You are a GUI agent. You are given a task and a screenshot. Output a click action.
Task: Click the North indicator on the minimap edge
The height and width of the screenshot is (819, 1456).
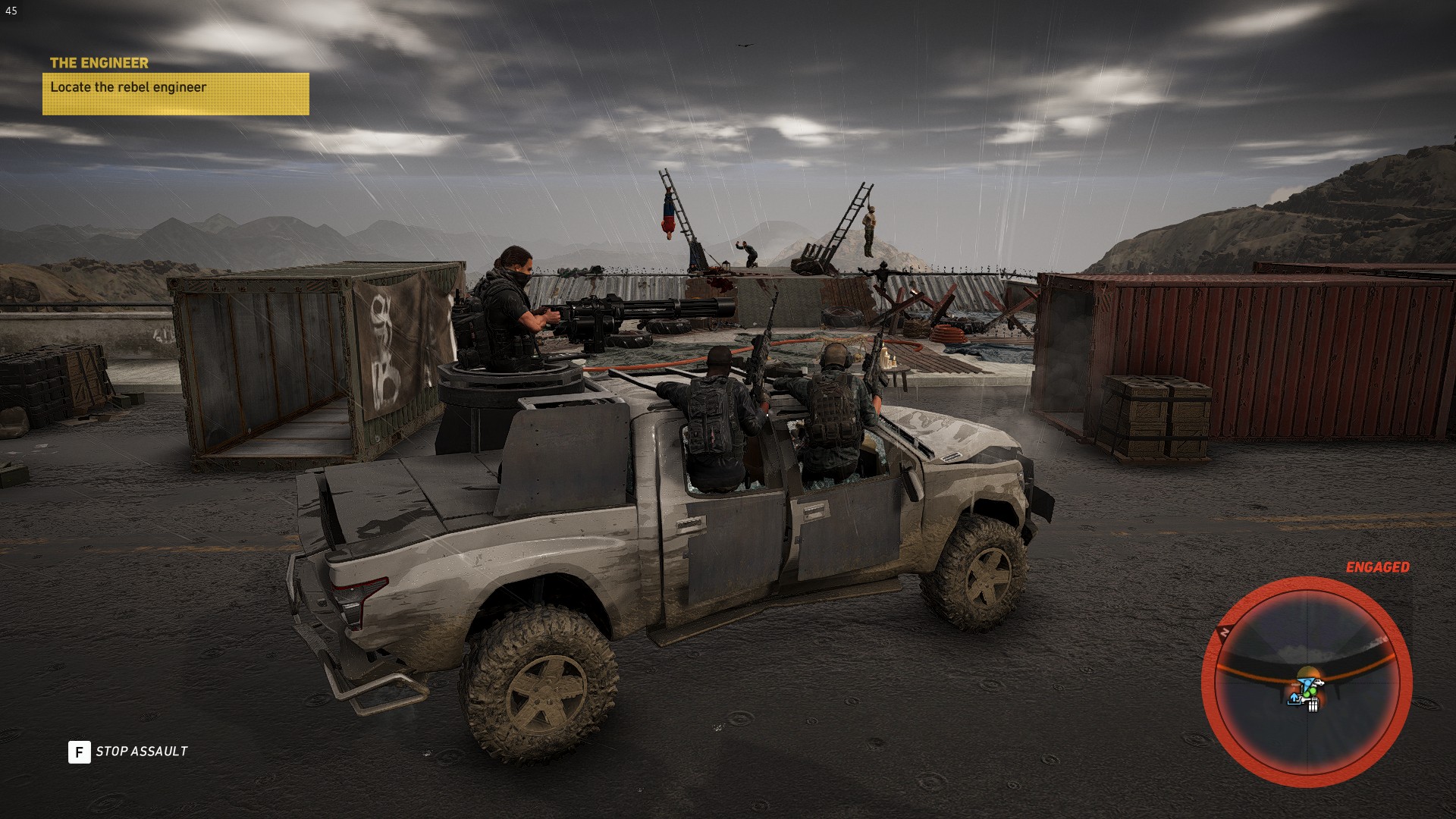1224,631
